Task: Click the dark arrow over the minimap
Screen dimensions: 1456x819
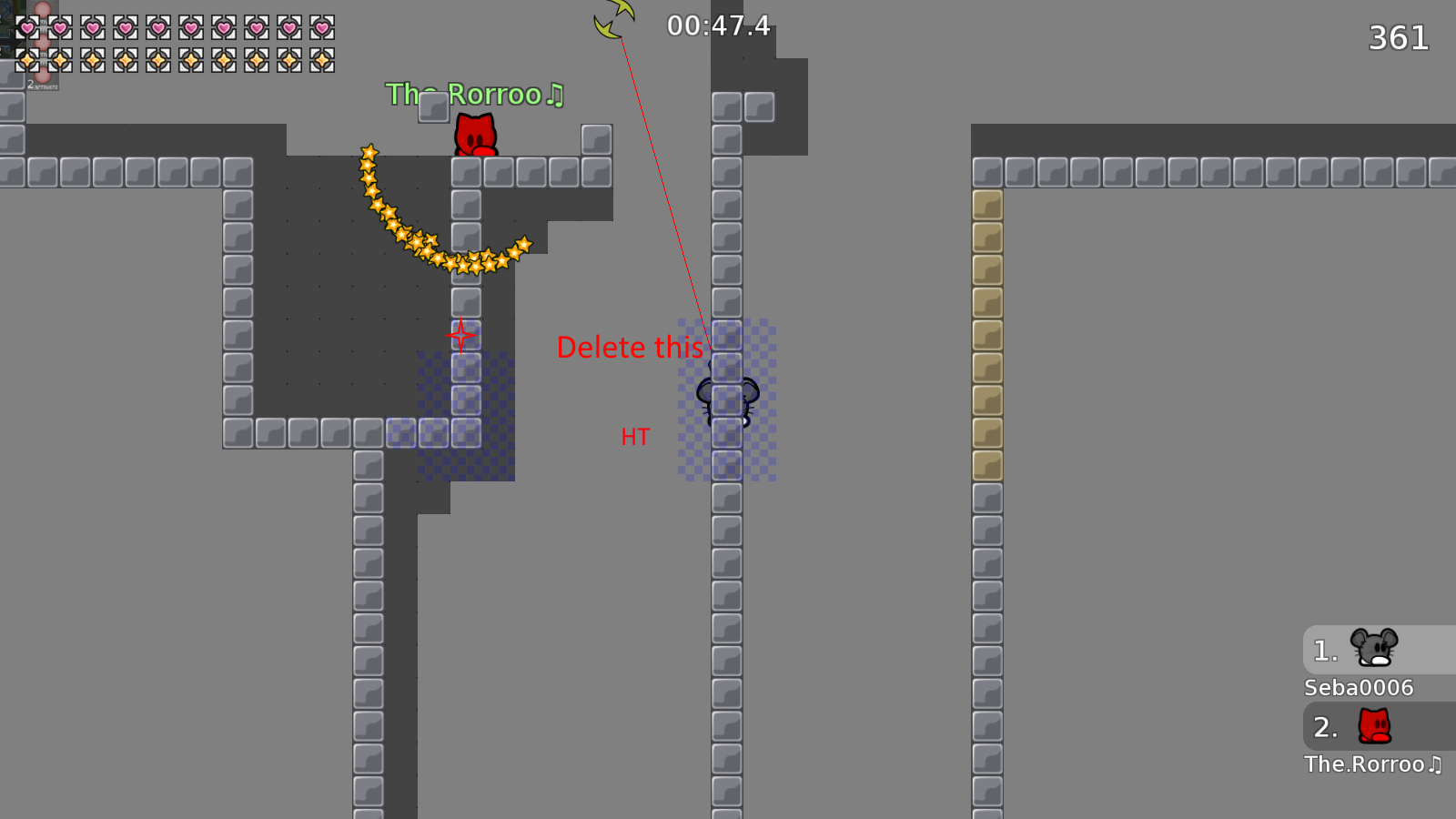Action: pyautogui.click(x=7, y=41)
